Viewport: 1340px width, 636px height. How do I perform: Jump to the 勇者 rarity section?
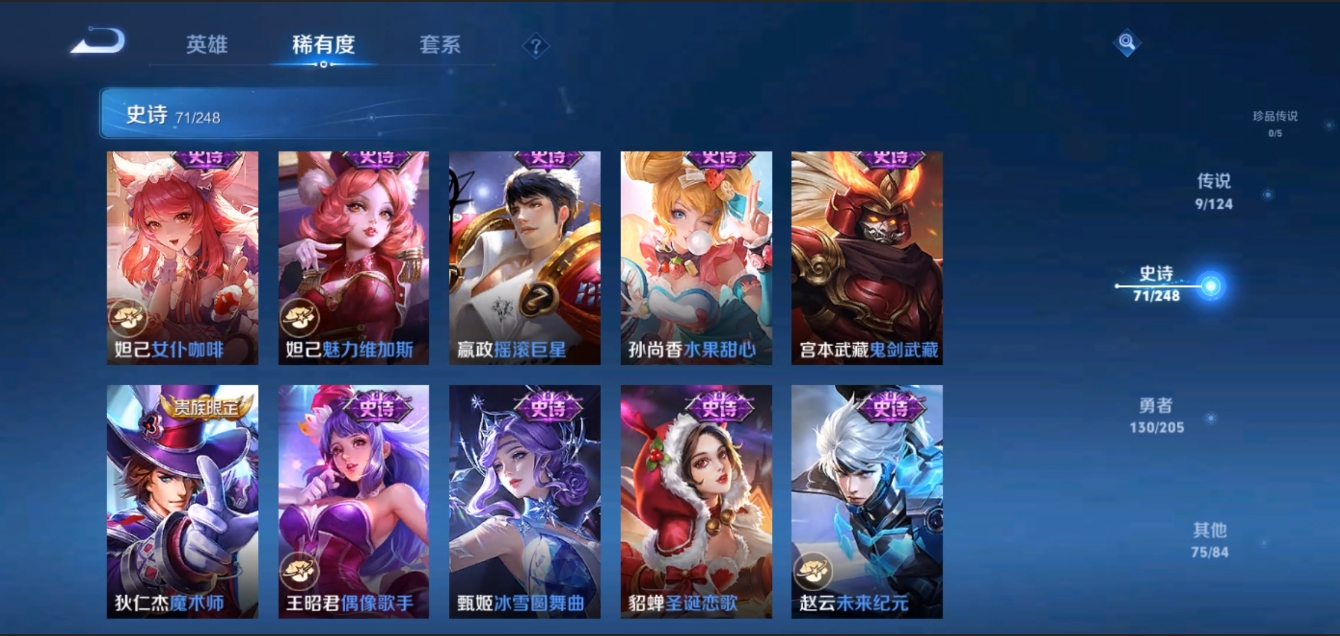pyautogui.click(x=1156, y=415)
